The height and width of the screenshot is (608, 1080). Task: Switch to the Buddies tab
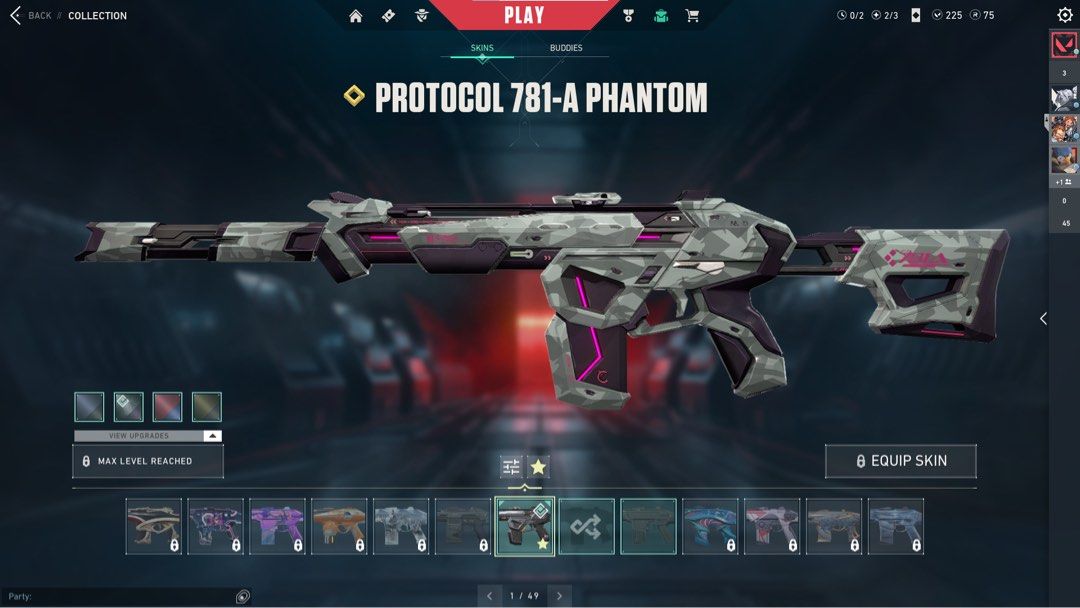click(566, 48)
